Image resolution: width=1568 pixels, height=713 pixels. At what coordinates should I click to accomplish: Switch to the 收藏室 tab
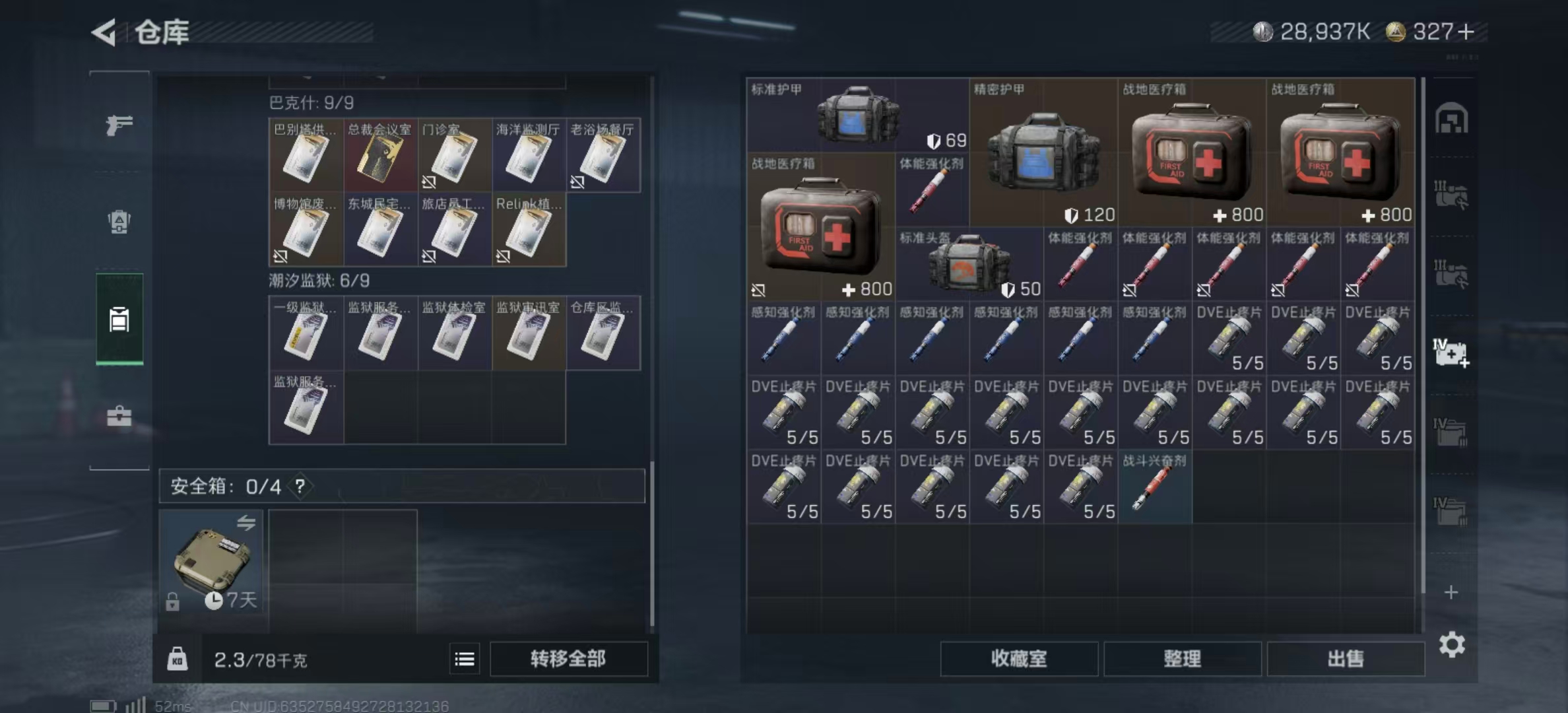tap(1019, 660)
